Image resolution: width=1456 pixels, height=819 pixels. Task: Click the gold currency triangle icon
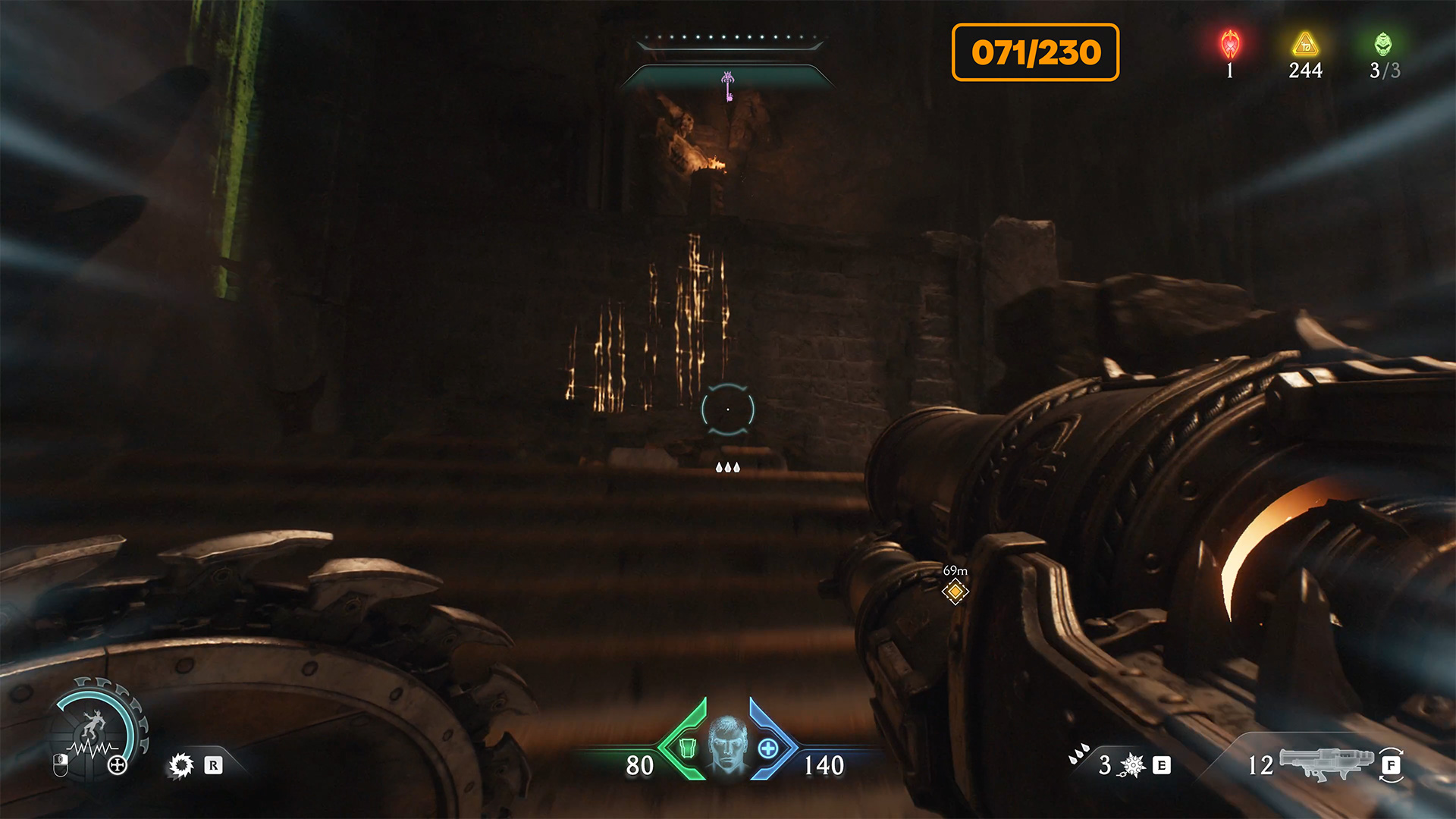[1305, 44]
